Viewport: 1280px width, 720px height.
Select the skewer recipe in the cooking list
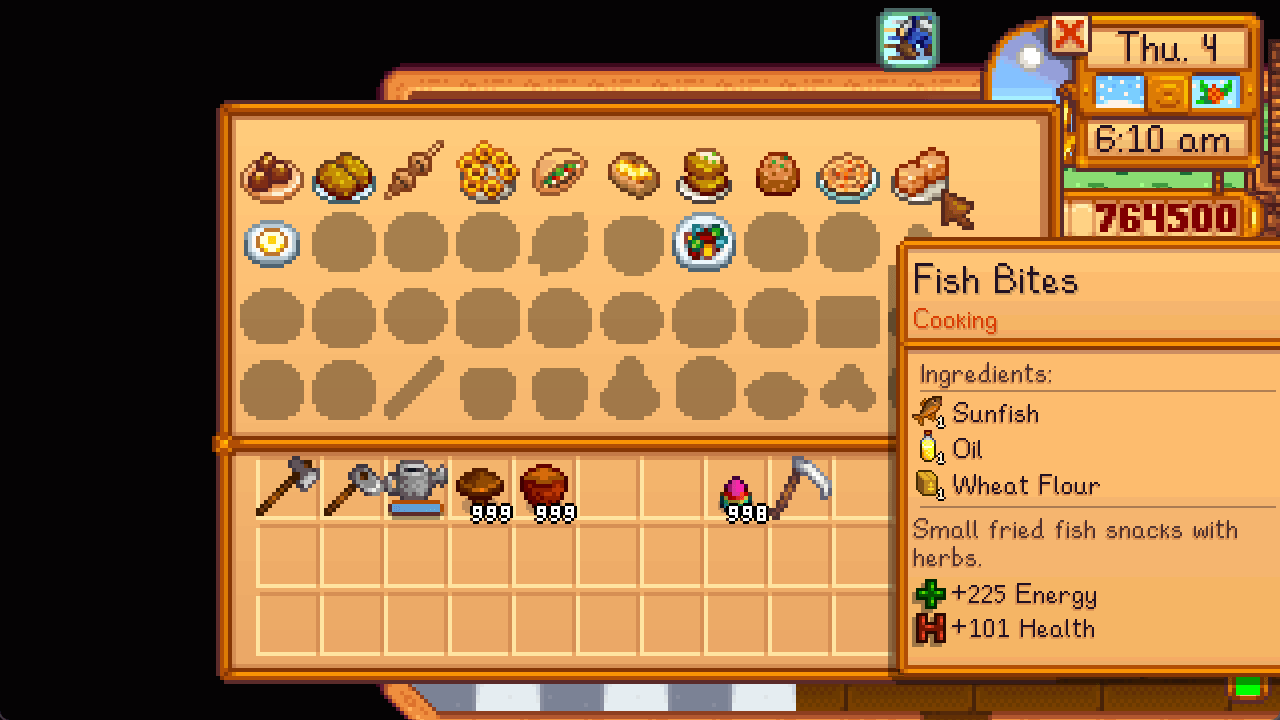point(415,175)
